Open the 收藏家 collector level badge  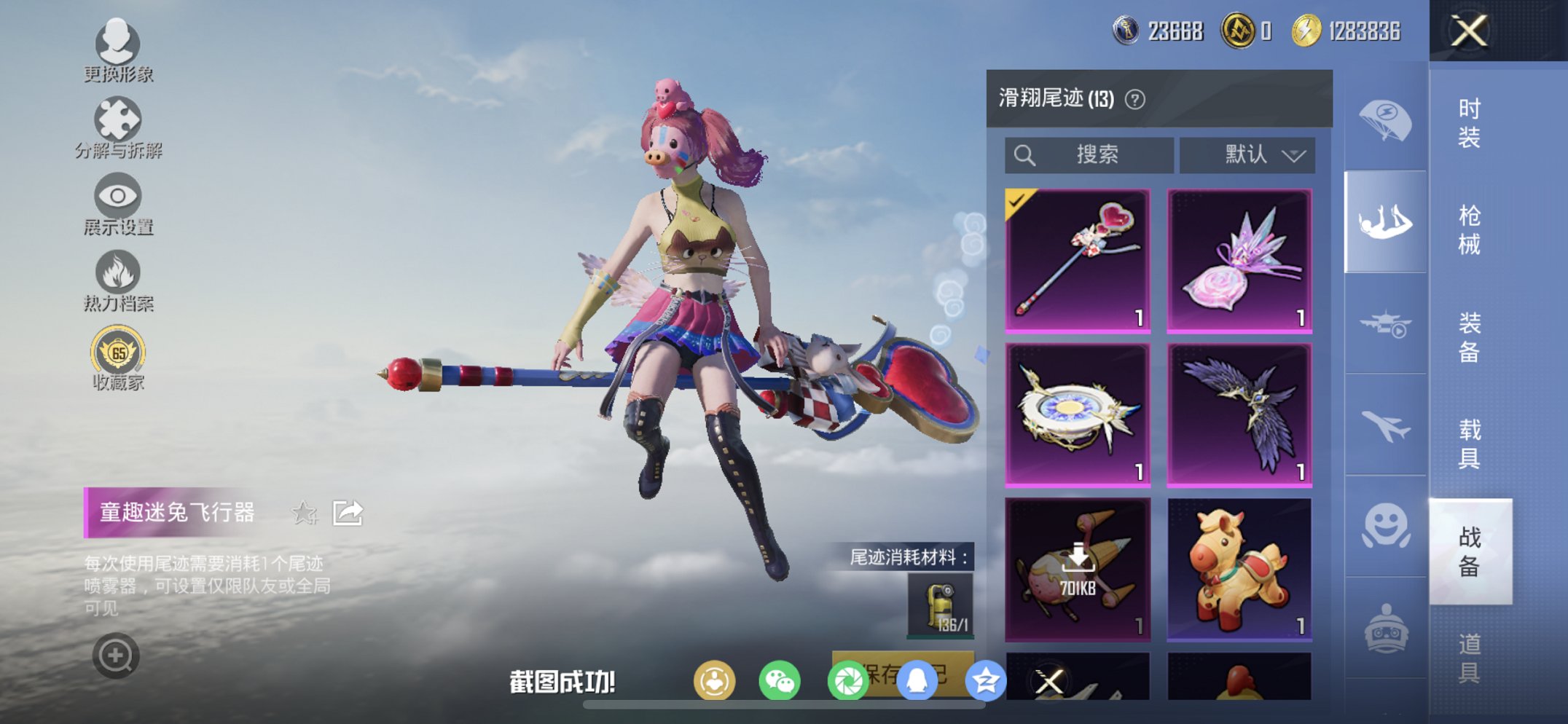tap(118, 351)
